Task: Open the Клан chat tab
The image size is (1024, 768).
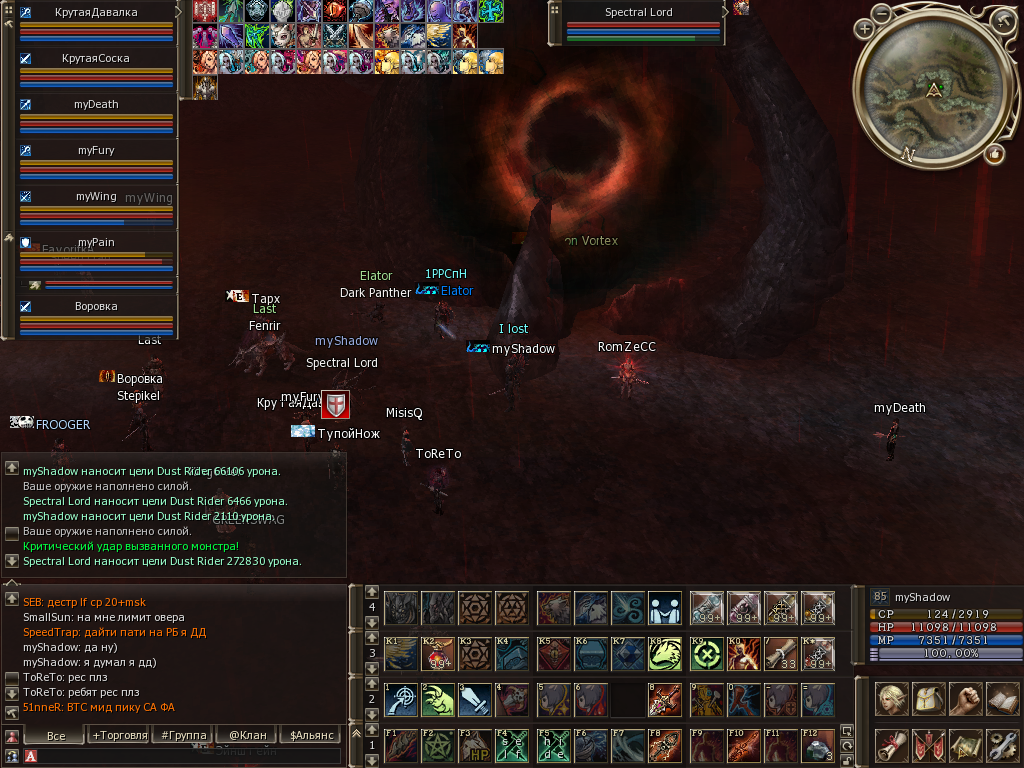Action: pos(246,735)
